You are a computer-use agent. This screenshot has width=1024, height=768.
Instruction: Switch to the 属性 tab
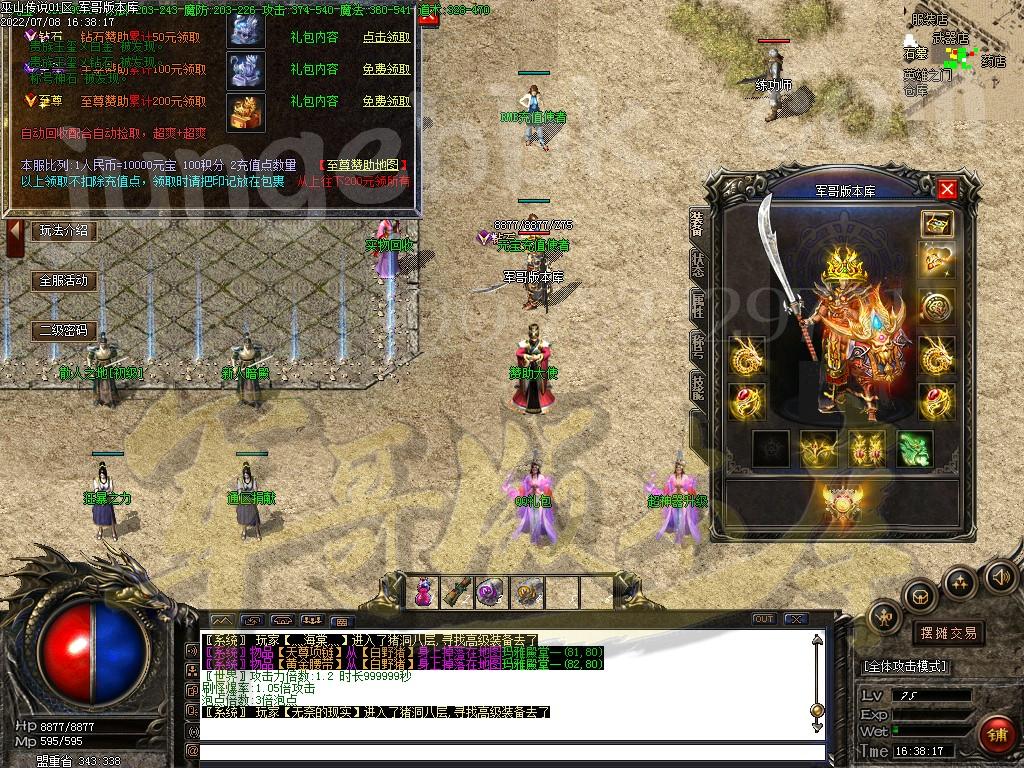coord(697,305)
